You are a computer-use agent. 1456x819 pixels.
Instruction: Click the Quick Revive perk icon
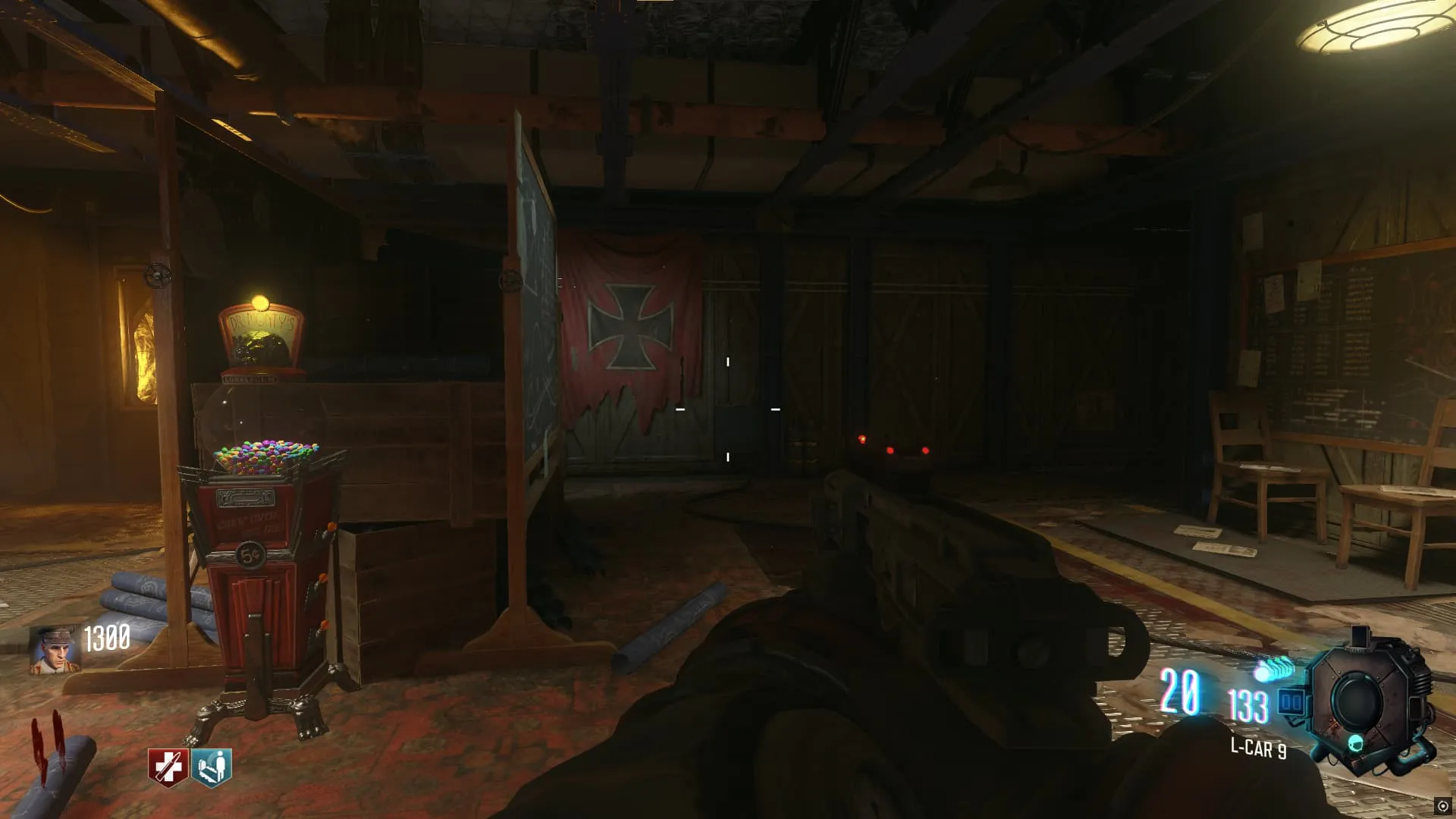167,767
